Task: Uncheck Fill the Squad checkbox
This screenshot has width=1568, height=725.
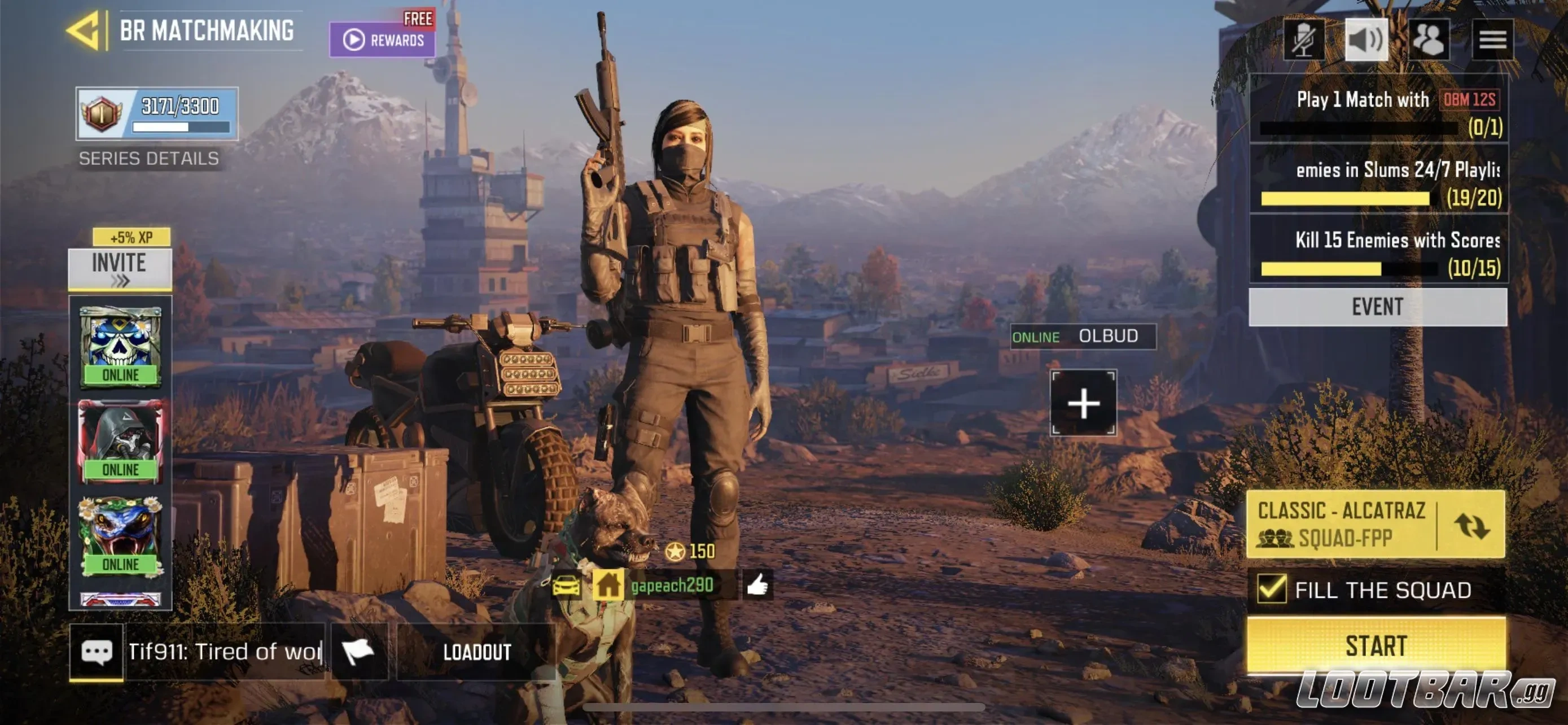Action: (1272, 589)
